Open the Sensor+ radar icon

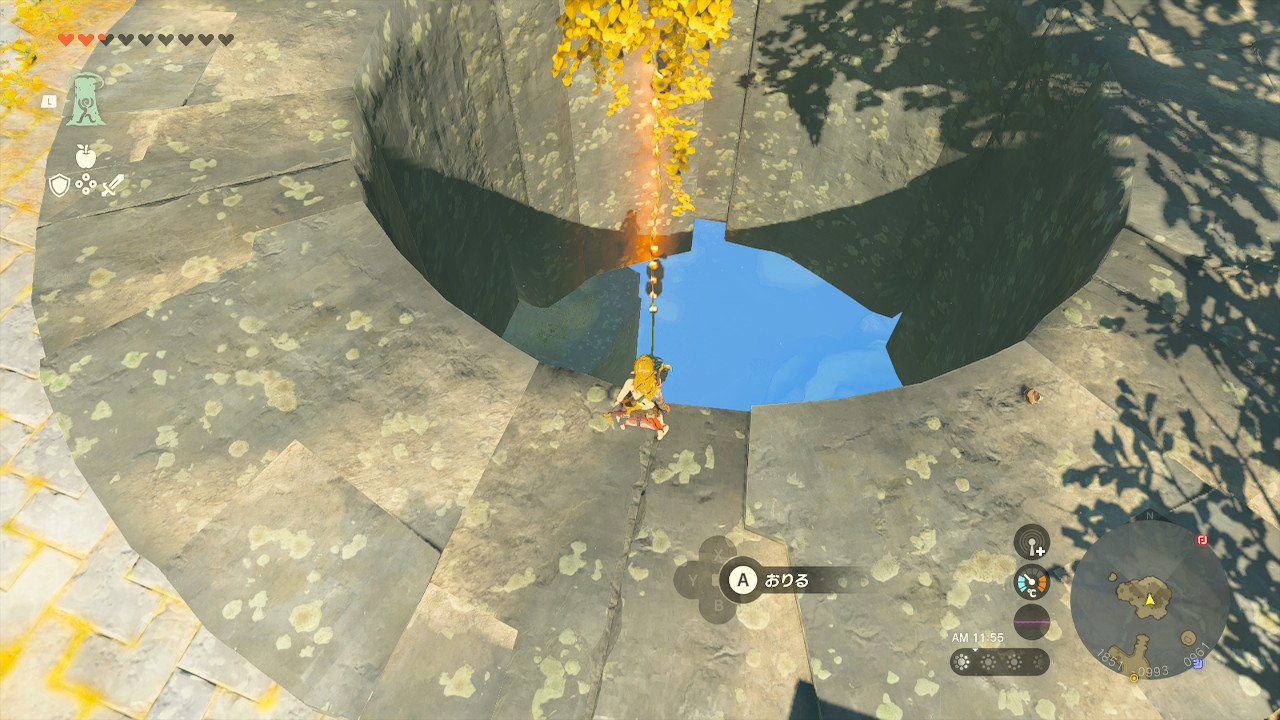[1031, 542]
